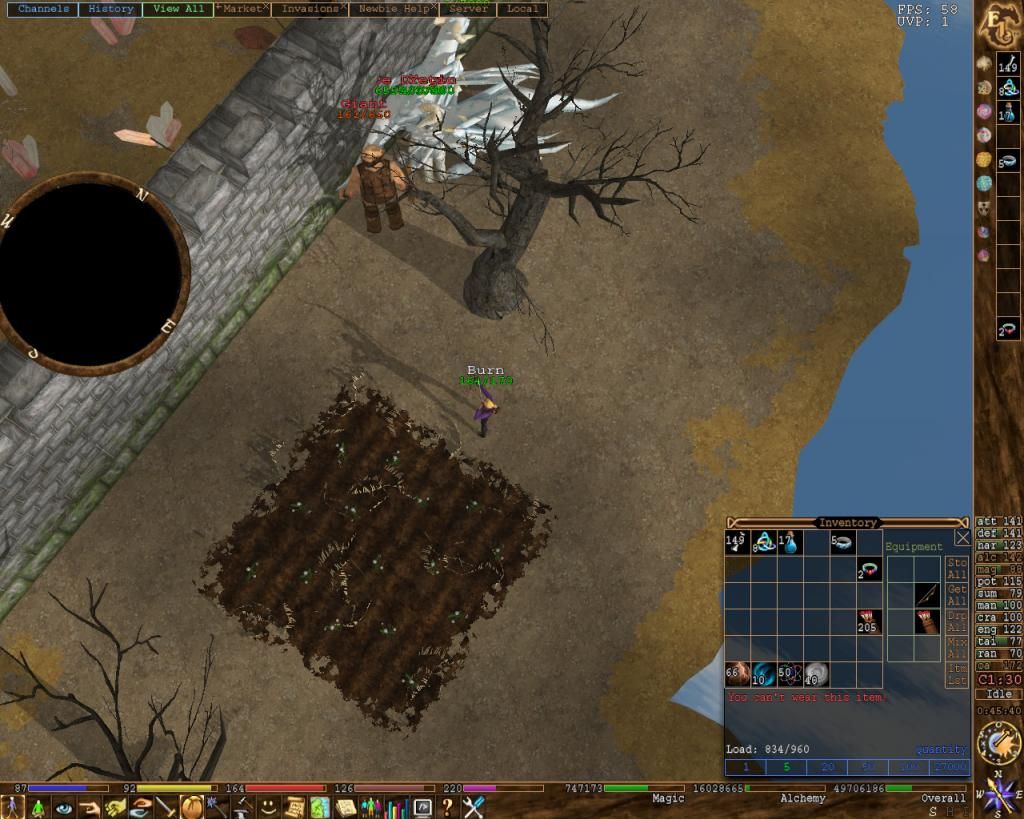Open the Itm Lst panel
Viewport: 1024px width, 819px height.
tap(956, 674)
